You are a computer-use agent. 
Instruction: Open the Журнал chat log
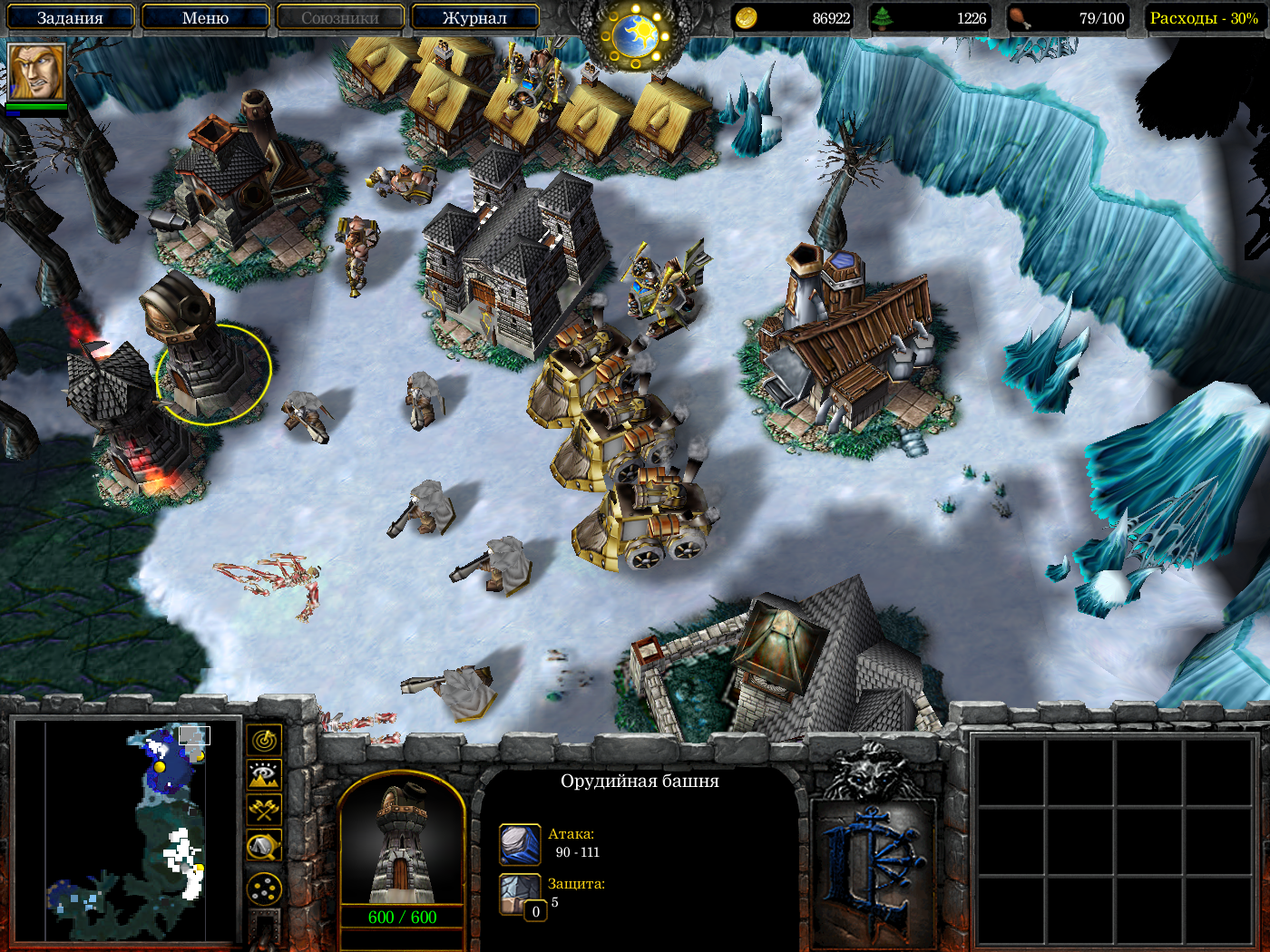[x=474, y=17]
